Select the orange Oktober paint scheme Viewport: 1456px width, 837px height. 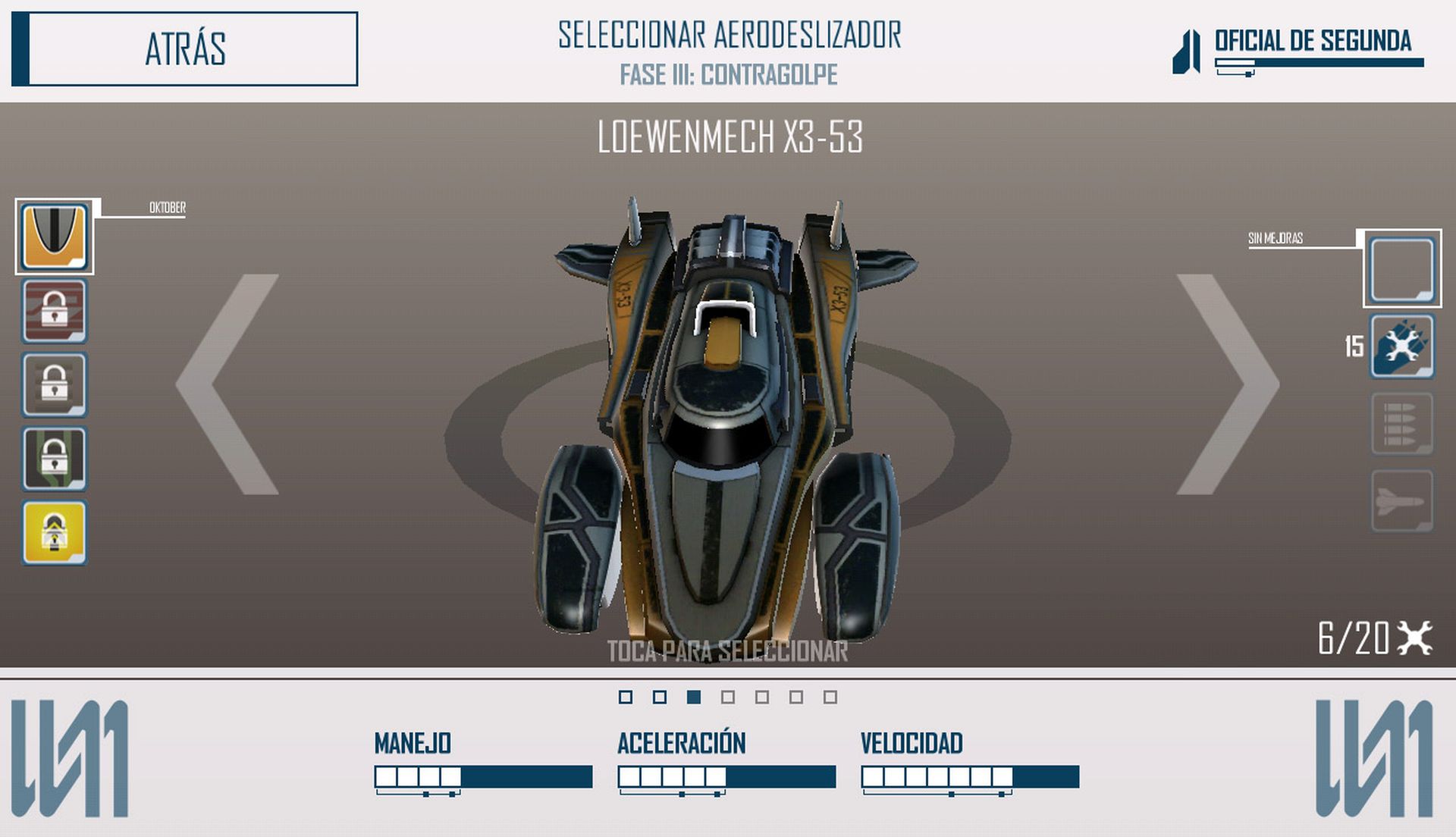pos(55,237)
